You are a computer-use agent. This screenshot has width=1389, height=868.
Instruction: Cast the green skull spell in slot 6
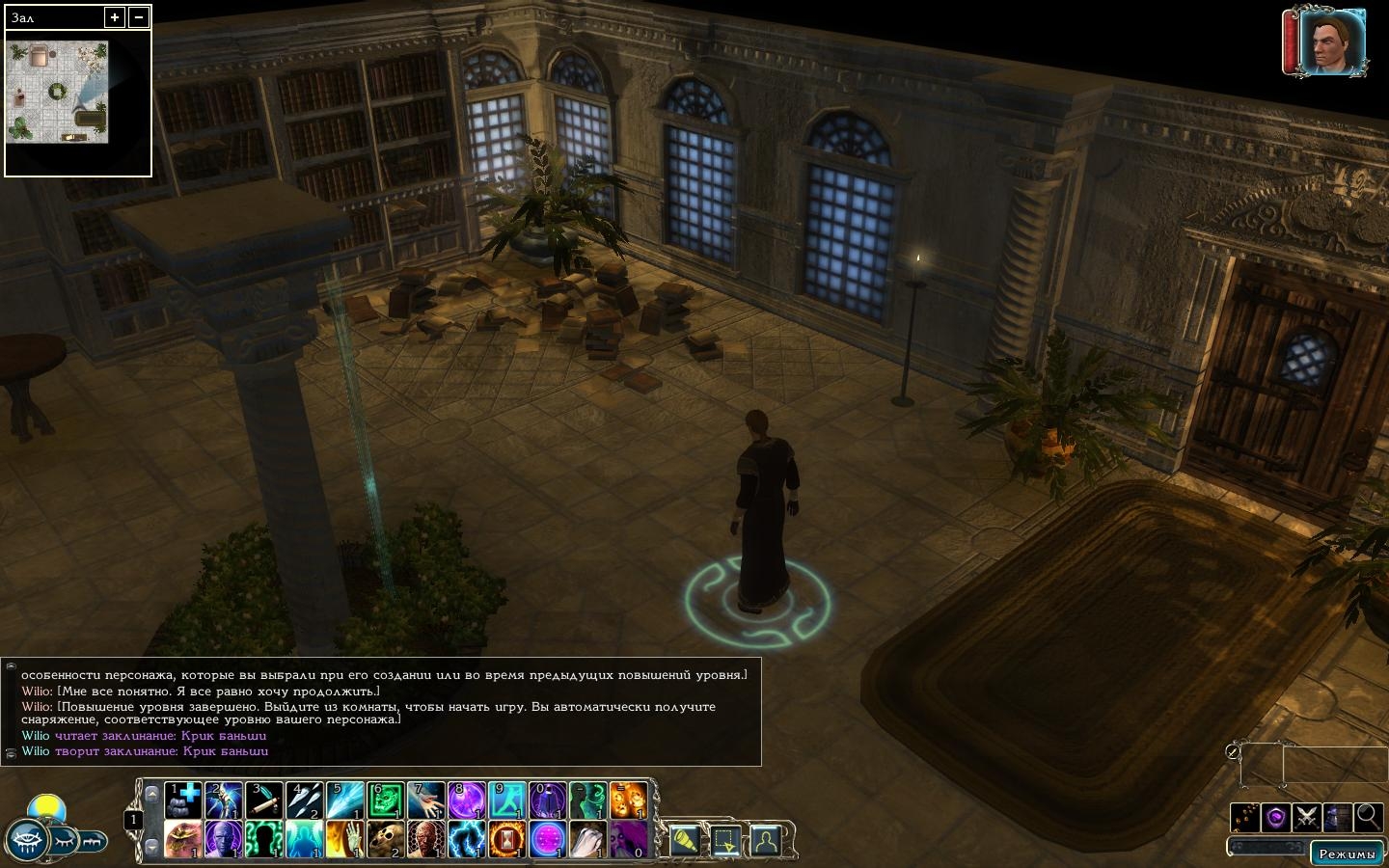[x=386, y=800]
